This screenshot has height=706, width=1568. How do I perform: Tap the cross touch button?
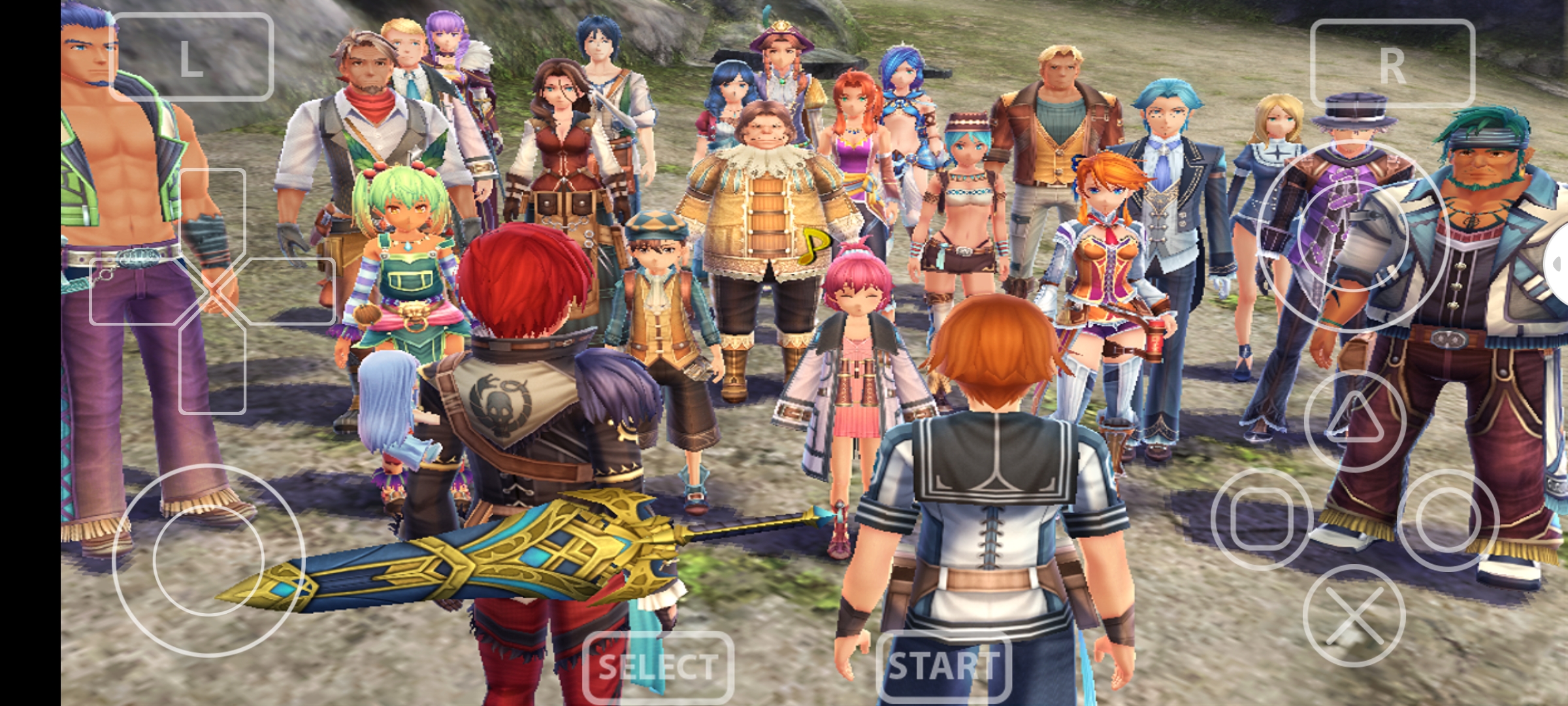1354,616
